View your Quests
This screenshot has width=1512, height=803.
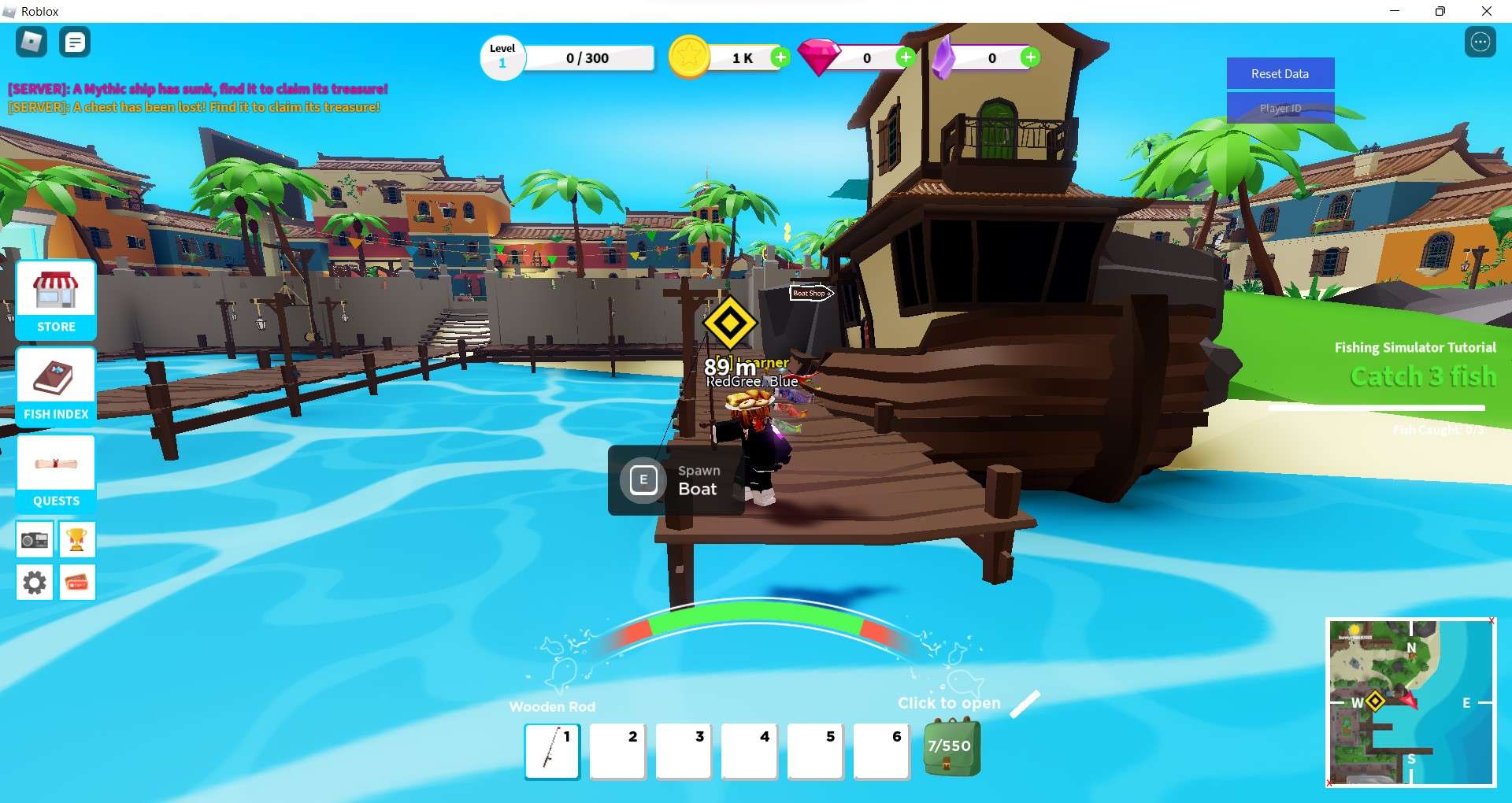click(x=55, y=470)
